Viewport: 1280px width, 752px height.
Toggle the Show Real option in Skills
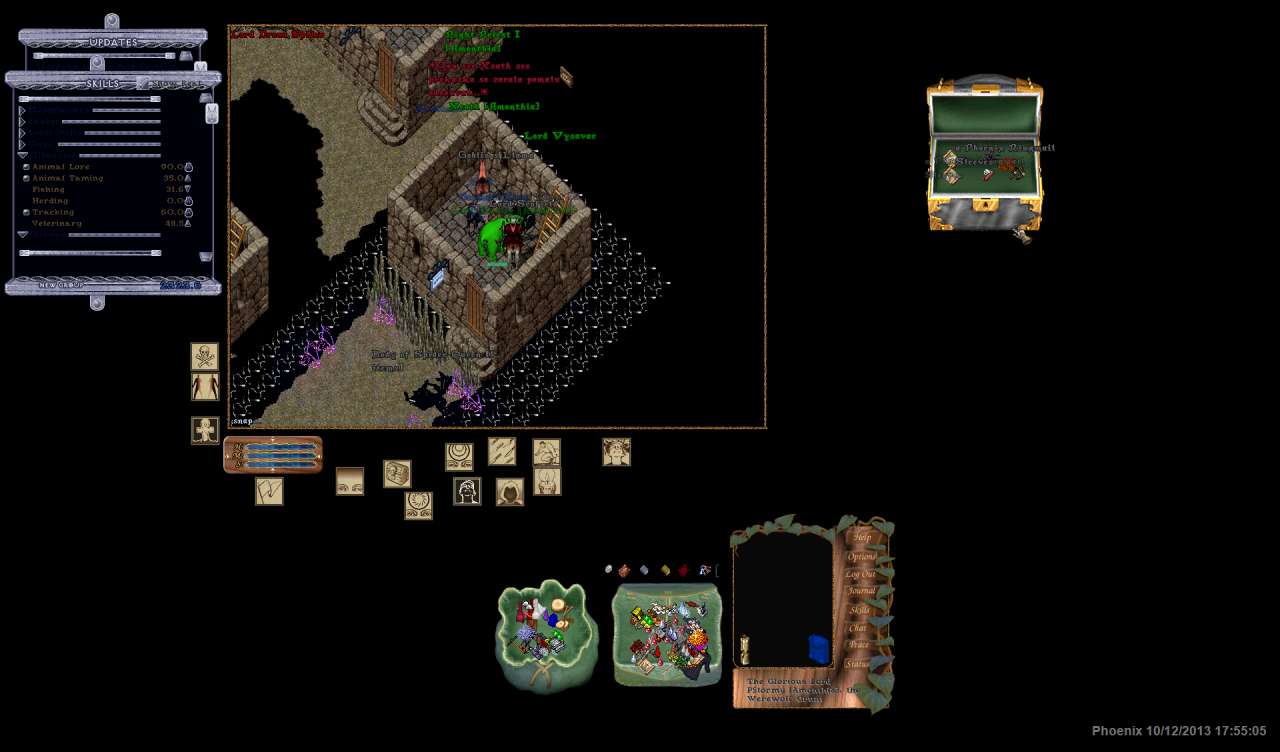(177, 84)
